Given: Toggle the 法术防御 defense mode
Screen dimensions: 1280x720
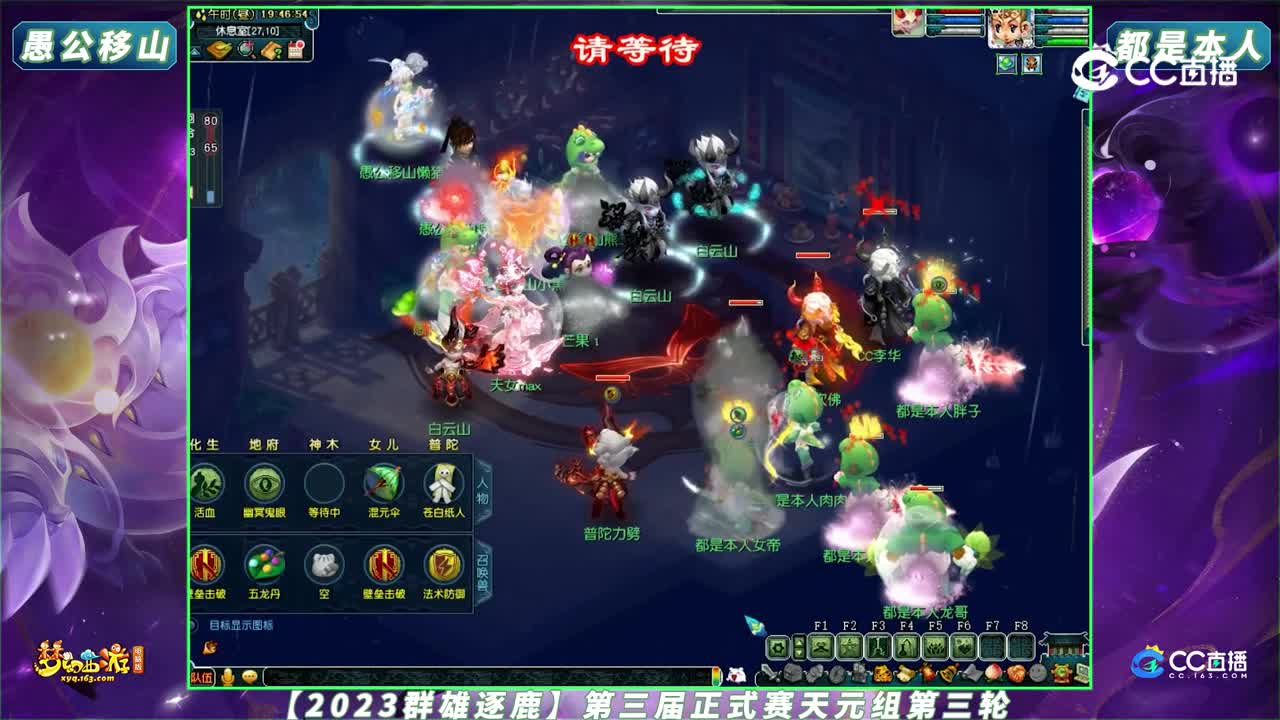Looking at the screenshot, I should pos(444,565).
